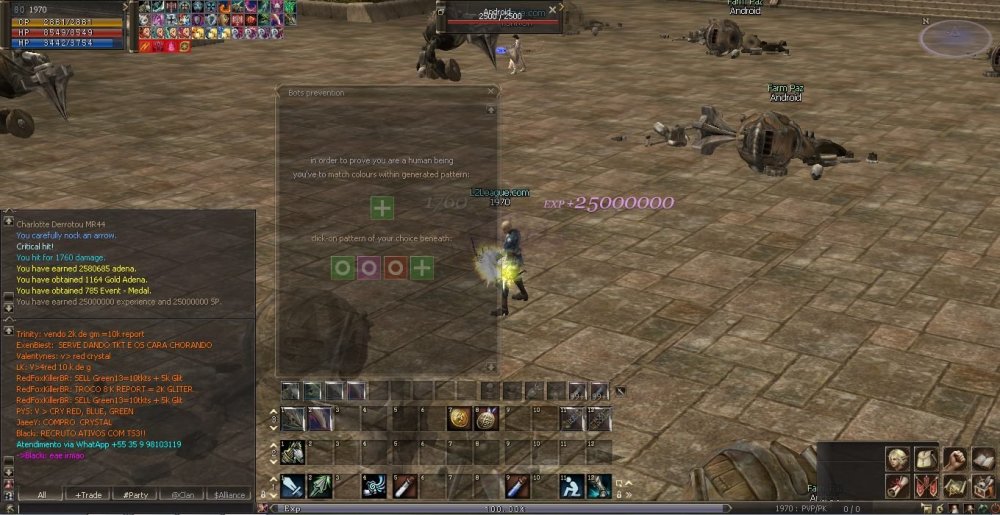Screen dimensions: 1000x515
Task: Switch to the All chat tab
Action: tap(41, 495)
